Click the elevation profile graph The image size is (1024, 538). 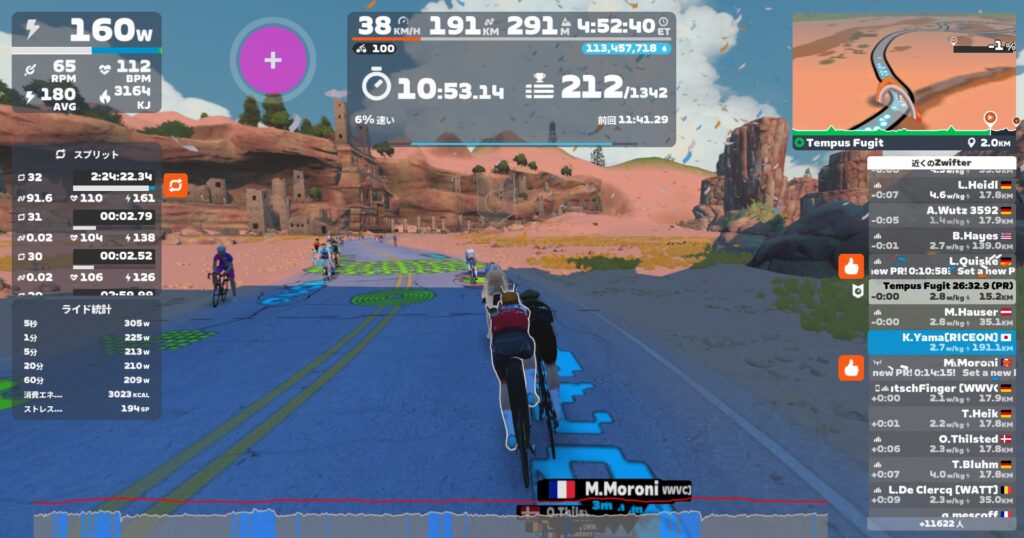coord(430,520)
